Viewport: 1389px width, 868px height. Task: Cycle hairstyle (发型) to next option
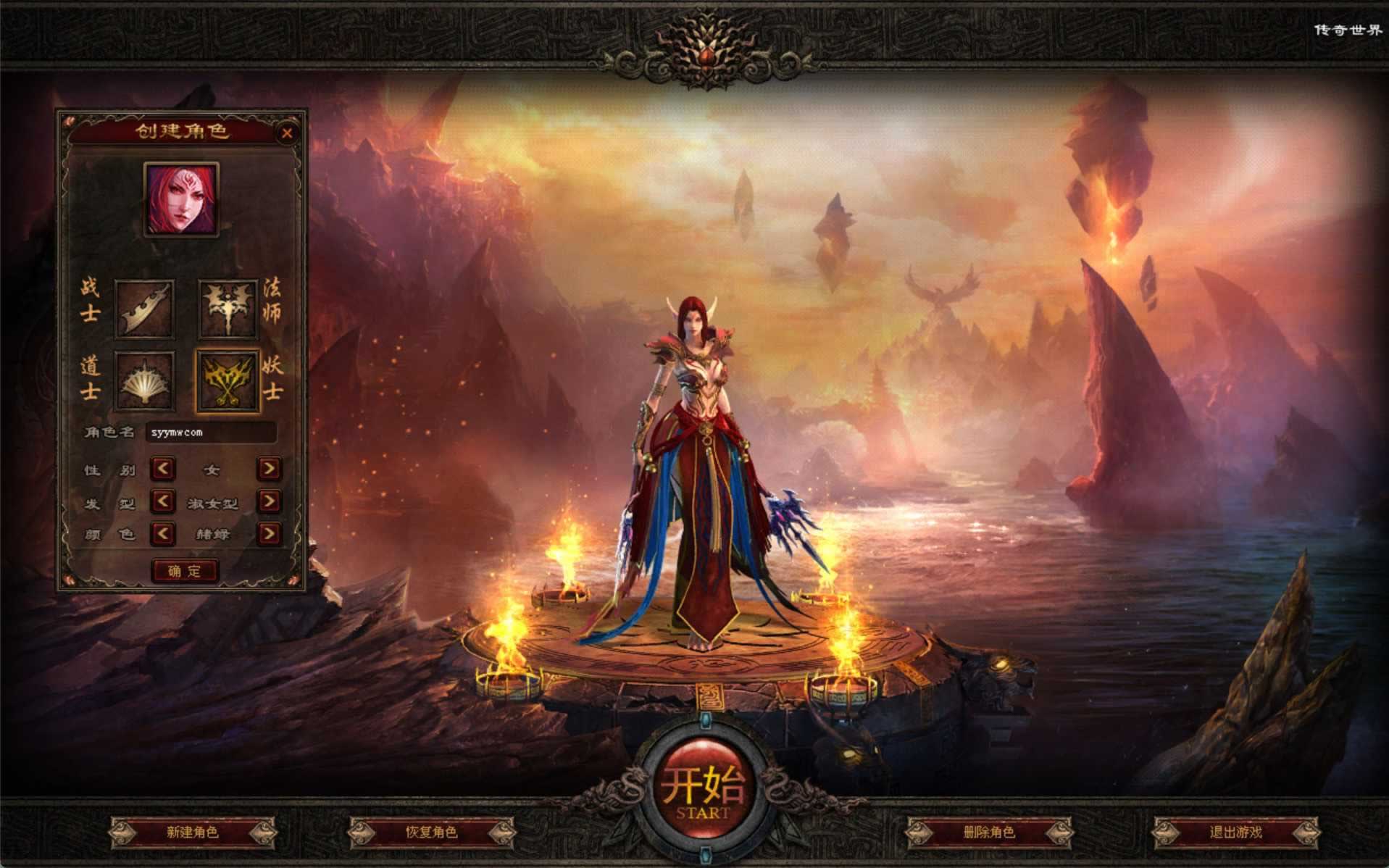pos(269,501)
